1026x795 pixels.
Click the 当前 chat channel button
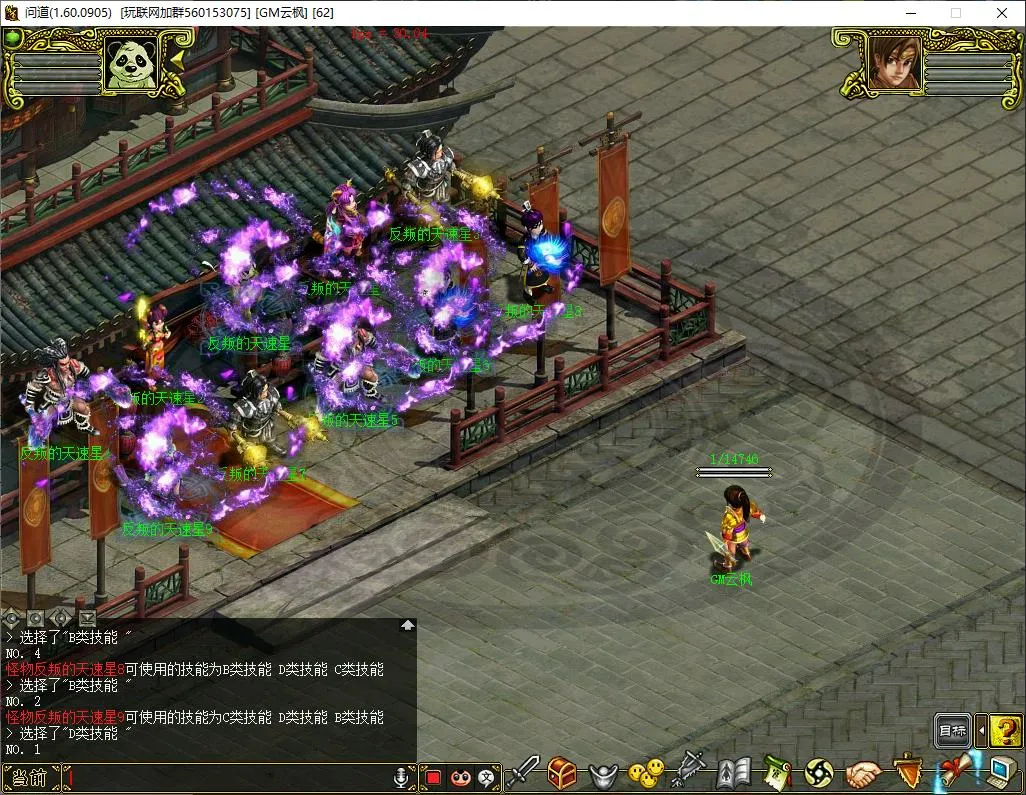[31, 776]
